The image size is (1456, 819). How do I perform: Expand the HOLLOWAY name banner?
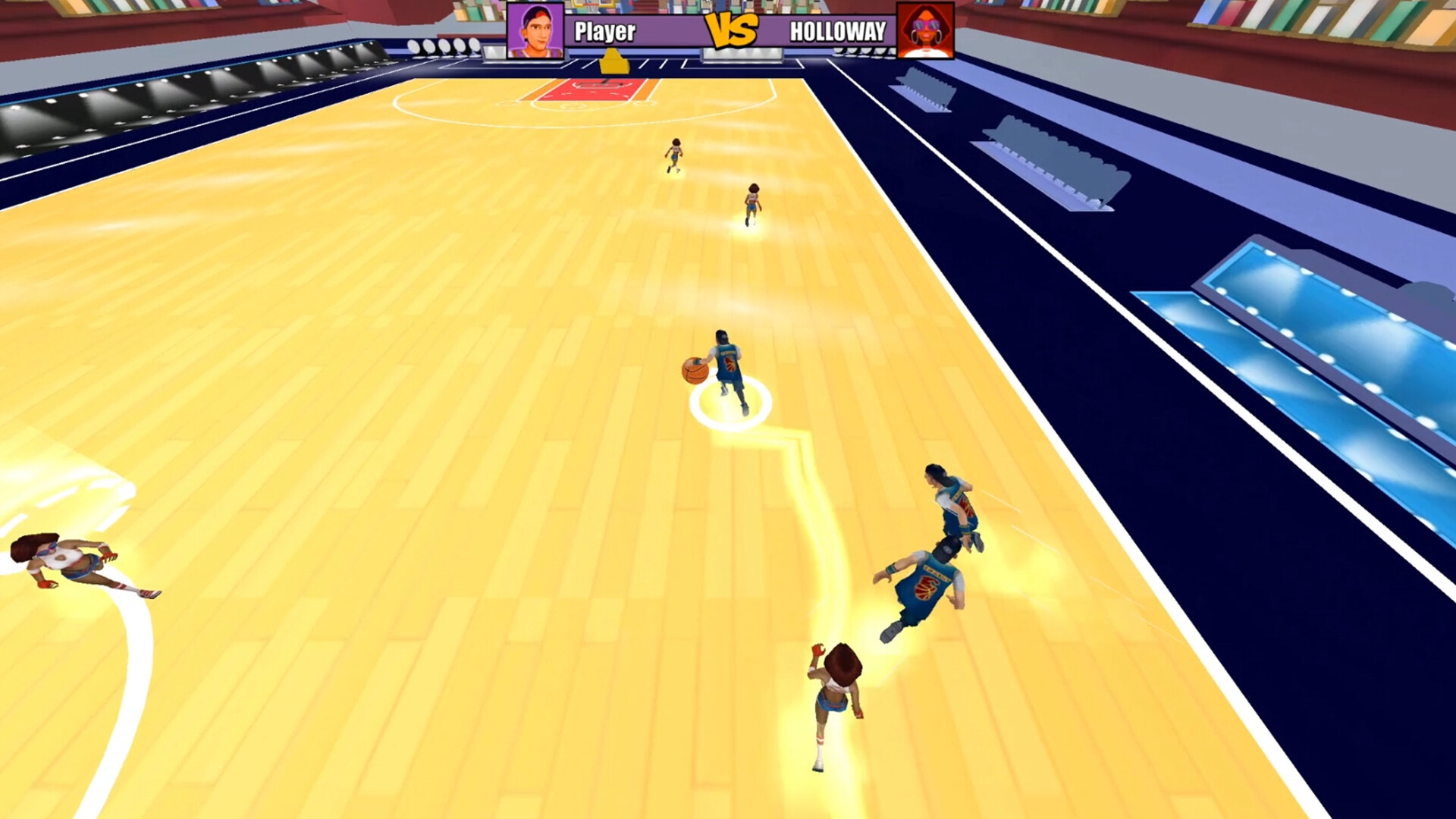[x=838, y=32]
